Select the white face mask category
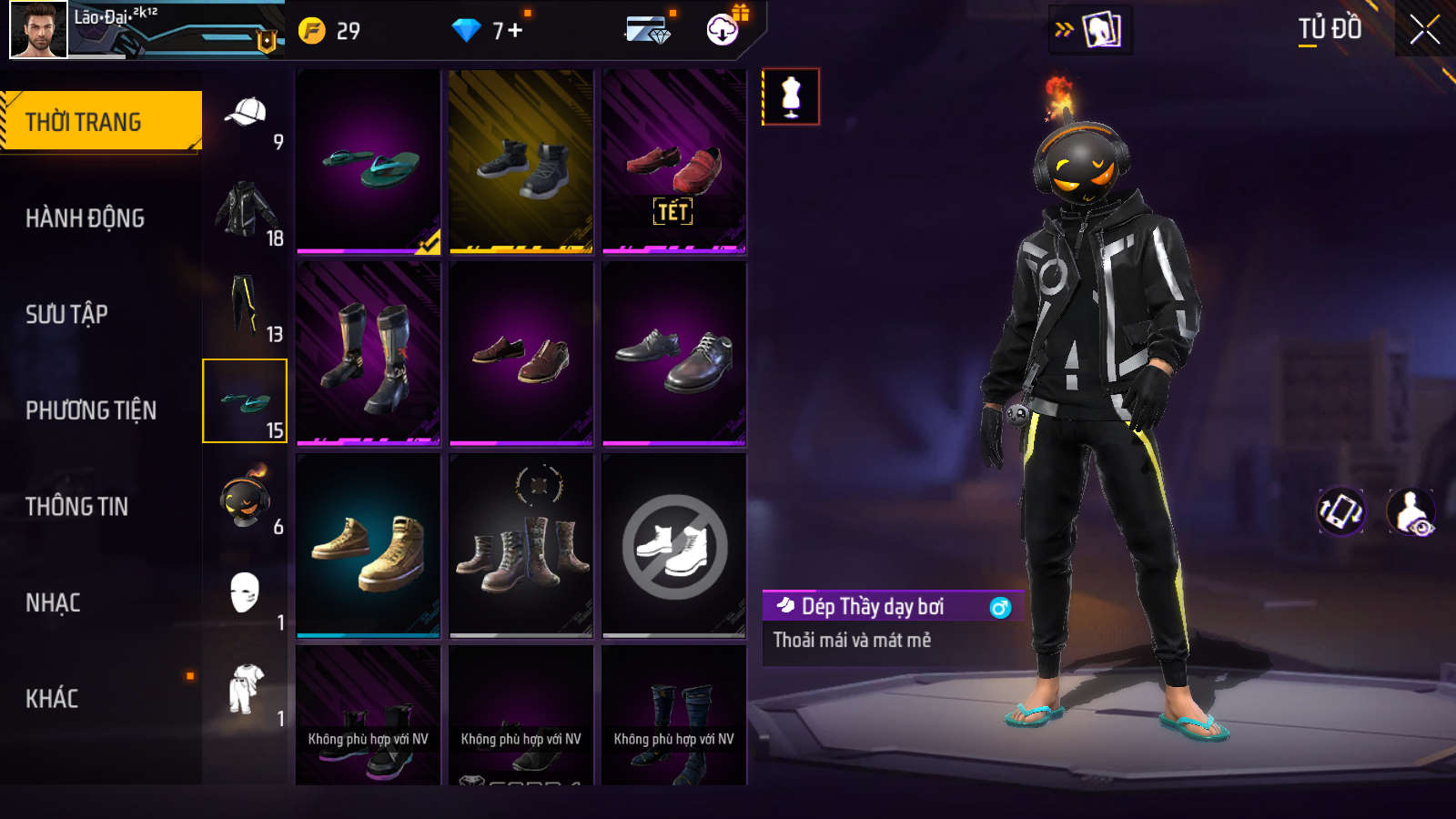1456x819 pixels. point(244,594)
